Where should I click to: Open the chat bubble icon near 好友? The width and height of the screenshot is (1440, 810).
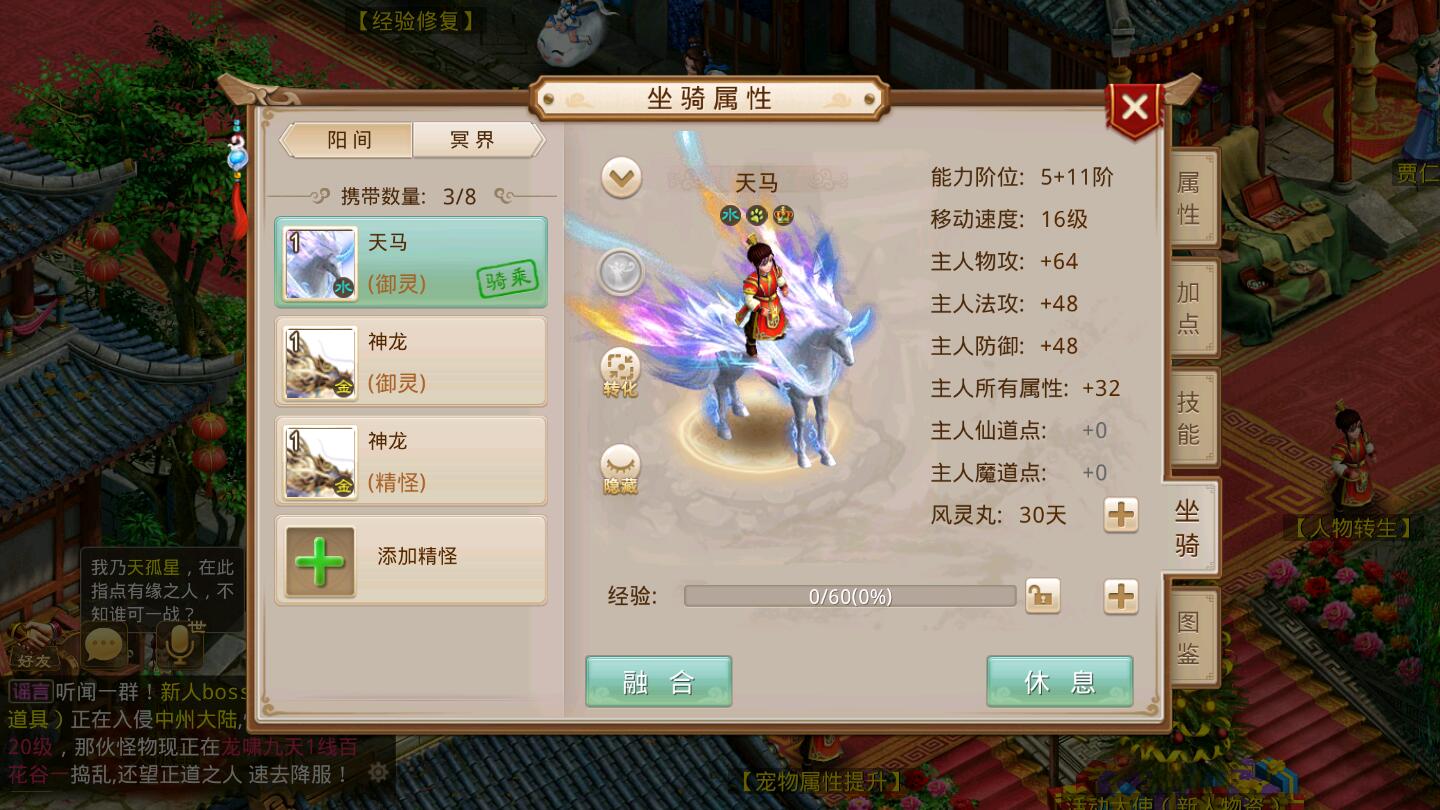[x=104, y=647]
